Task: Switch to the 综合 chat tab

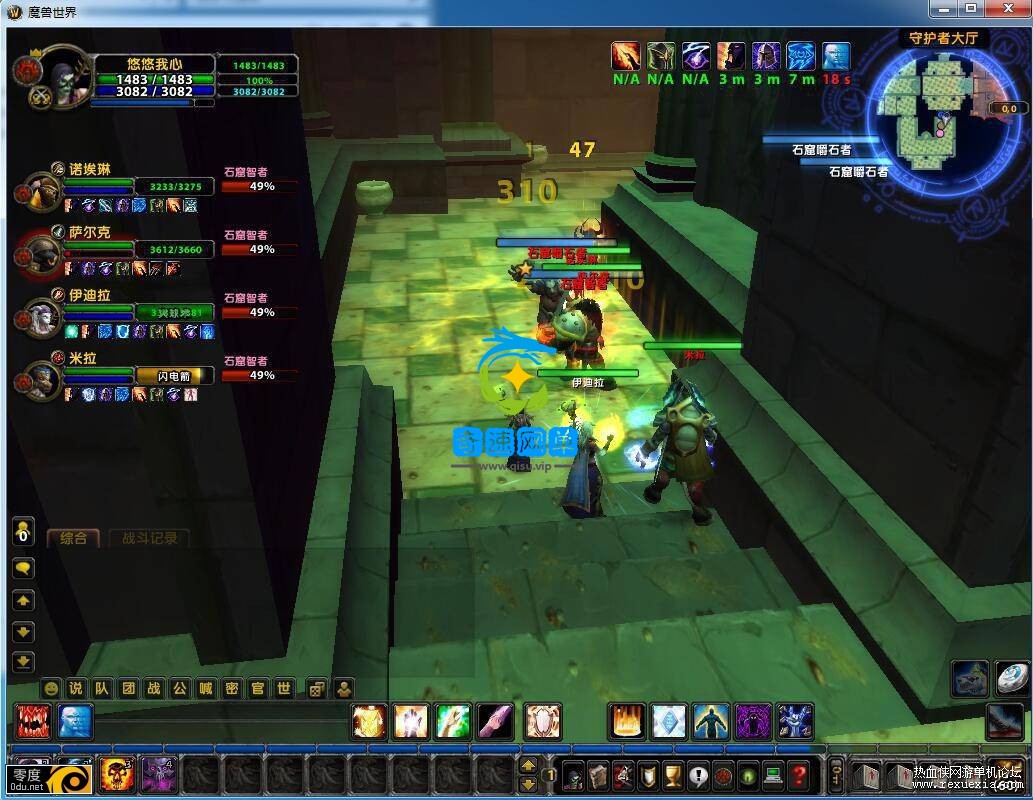Action: 74,538
